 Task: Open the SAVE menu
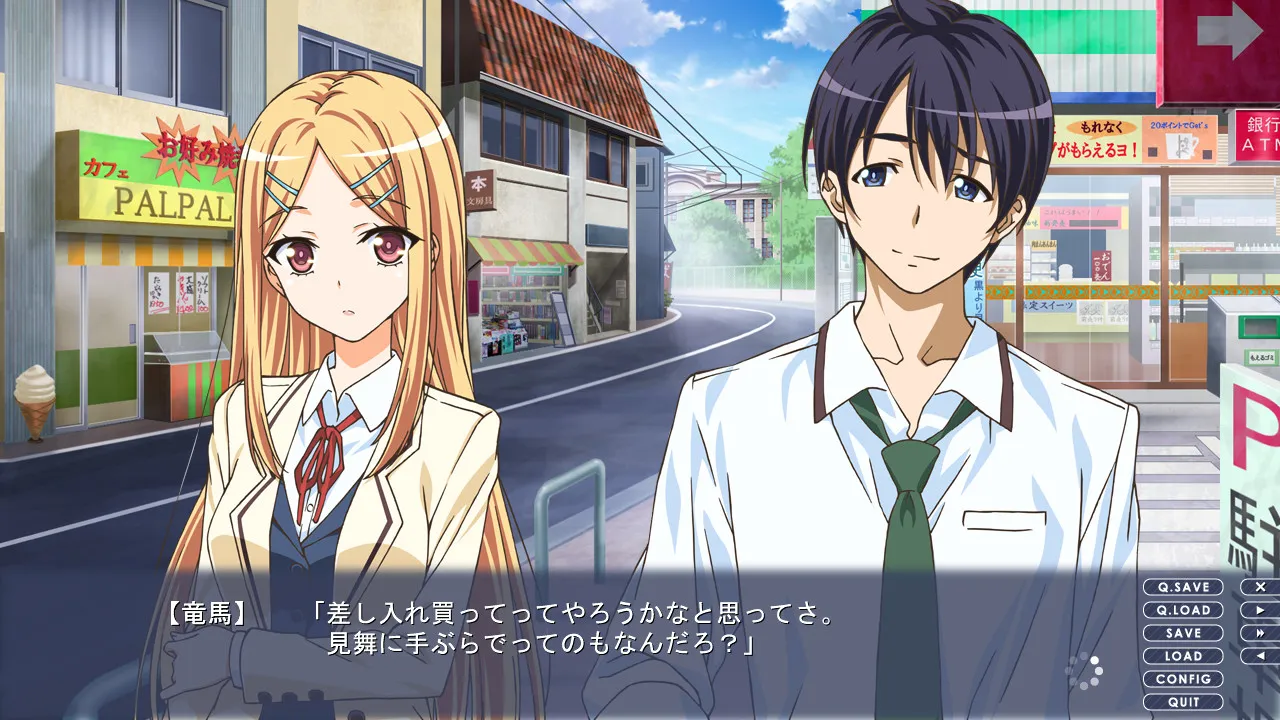pyautogui.click(x=1183, y=633)
